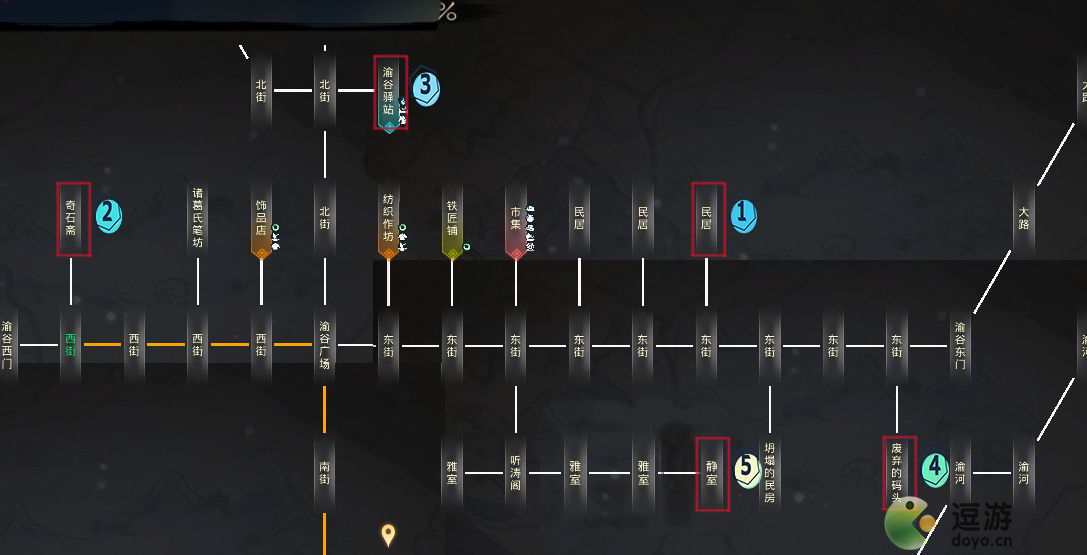Select the 听涛阁 node
Viewport: 1087px width, 555px height.
tap(516, 473)
